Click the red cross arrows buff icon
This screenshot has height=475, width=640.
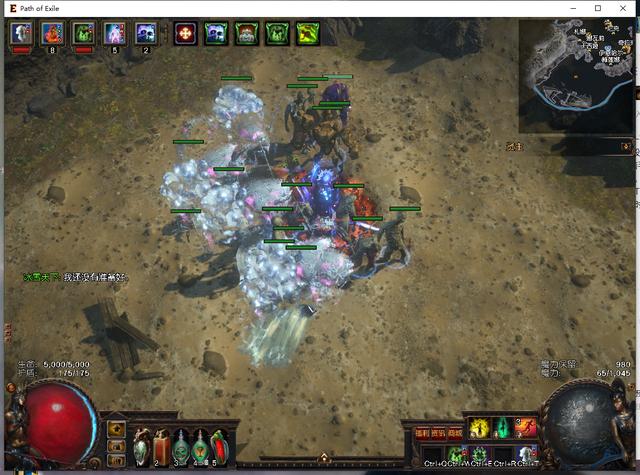coord(184,33)
